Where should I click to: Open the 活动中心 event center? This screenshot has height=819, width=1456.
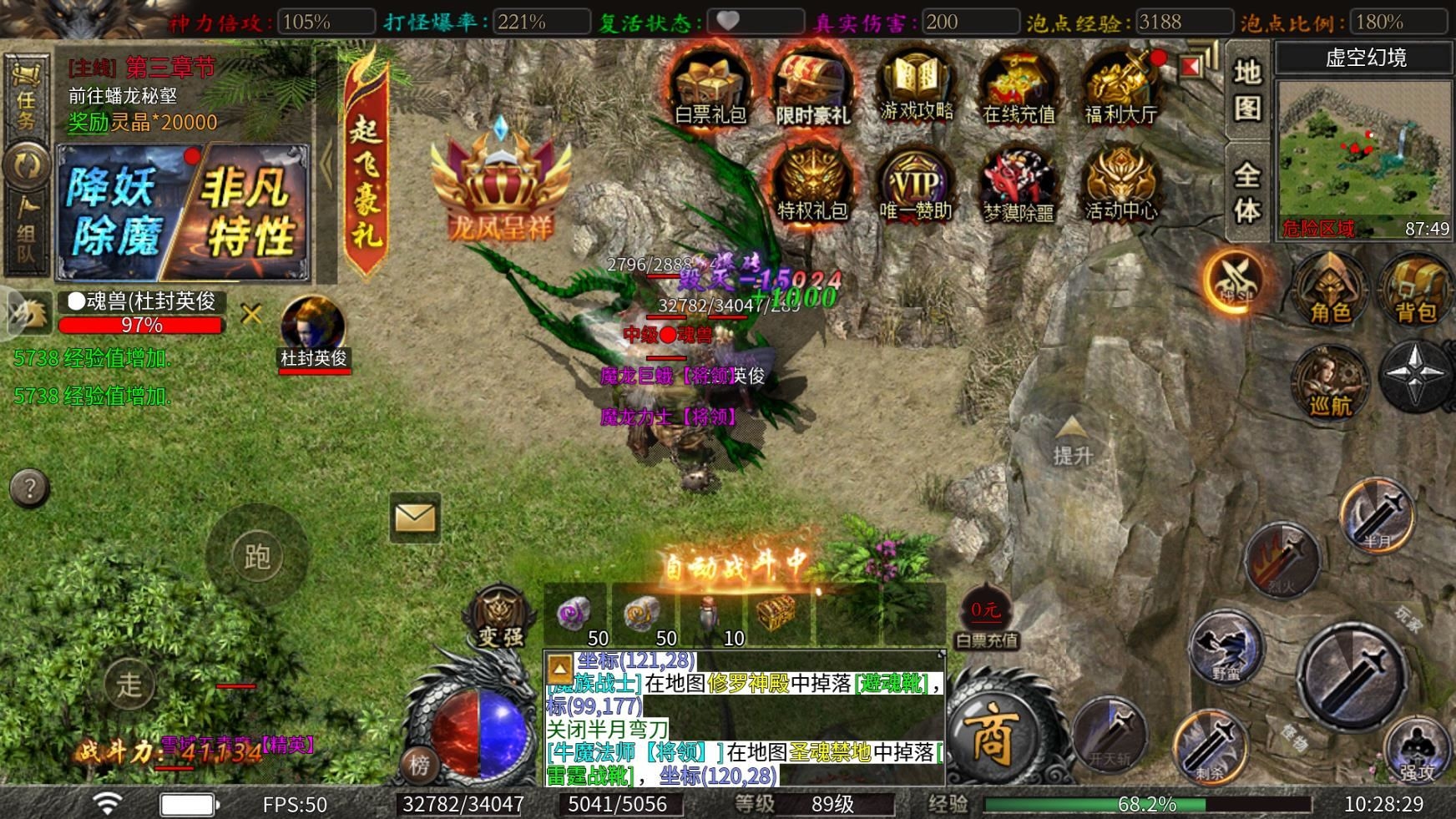1120,184
